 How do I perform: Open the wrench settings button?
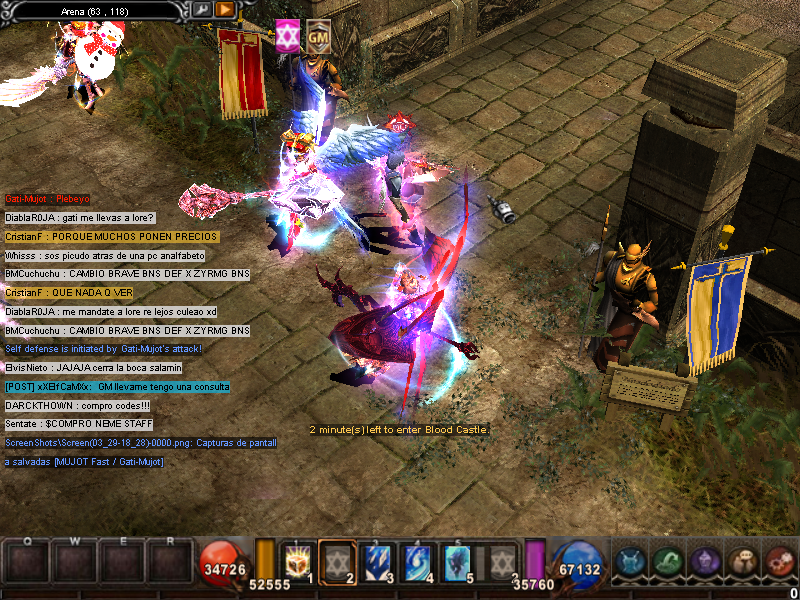pyautogui.click(x=203, y=9)
